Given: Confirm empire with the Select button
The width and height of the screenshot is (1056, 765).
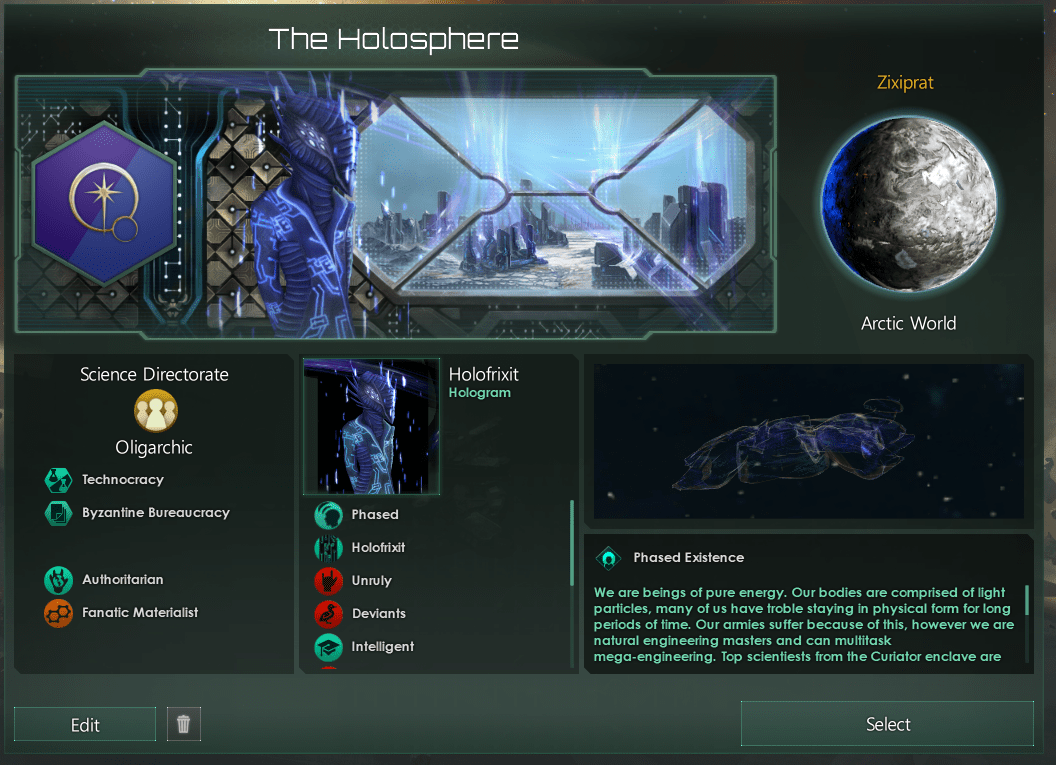Looking at the screenshot, I should coord(887,724).
